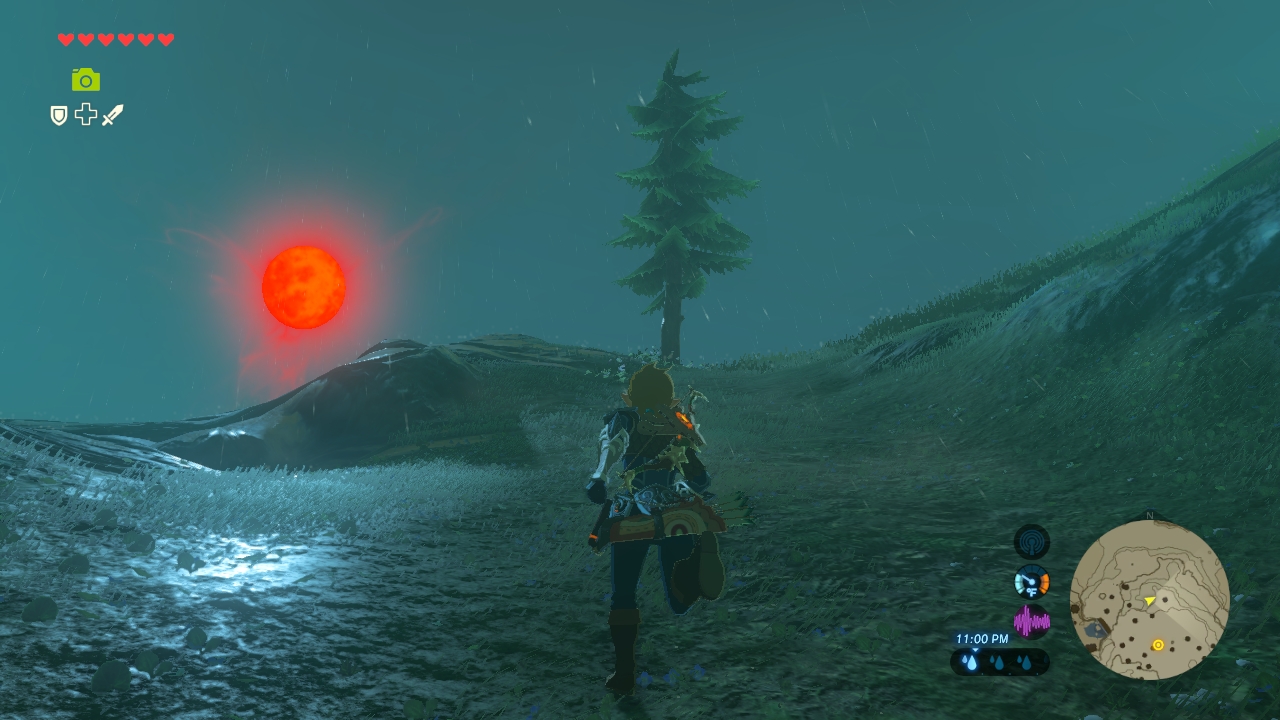Select the green Camera rune icon
The image size is (1280, 720).
click(x=86, y=79)
